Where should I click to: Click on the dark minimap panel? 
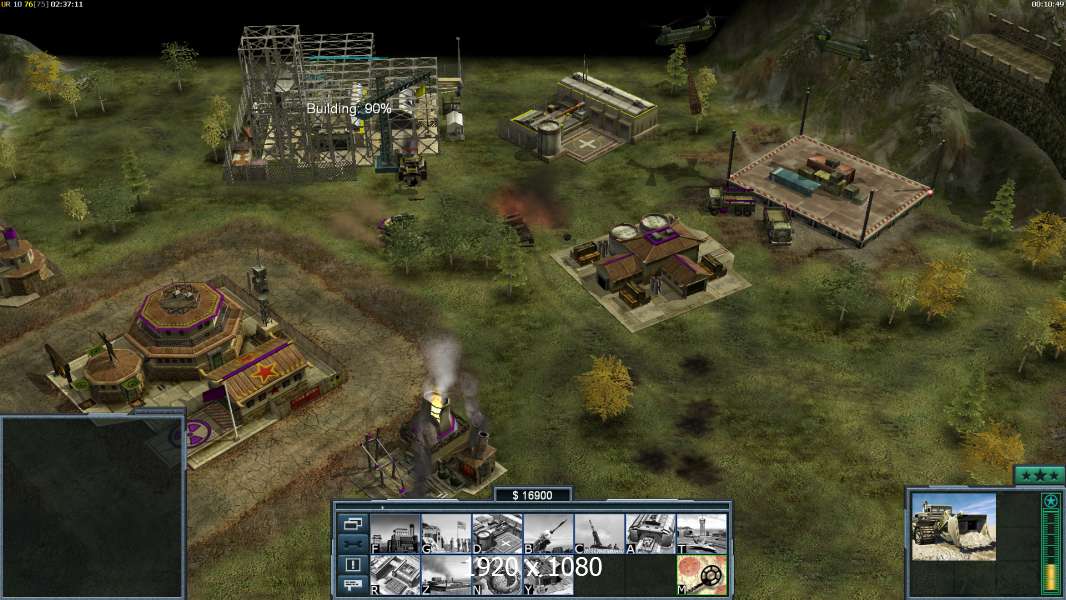[92, 507]
